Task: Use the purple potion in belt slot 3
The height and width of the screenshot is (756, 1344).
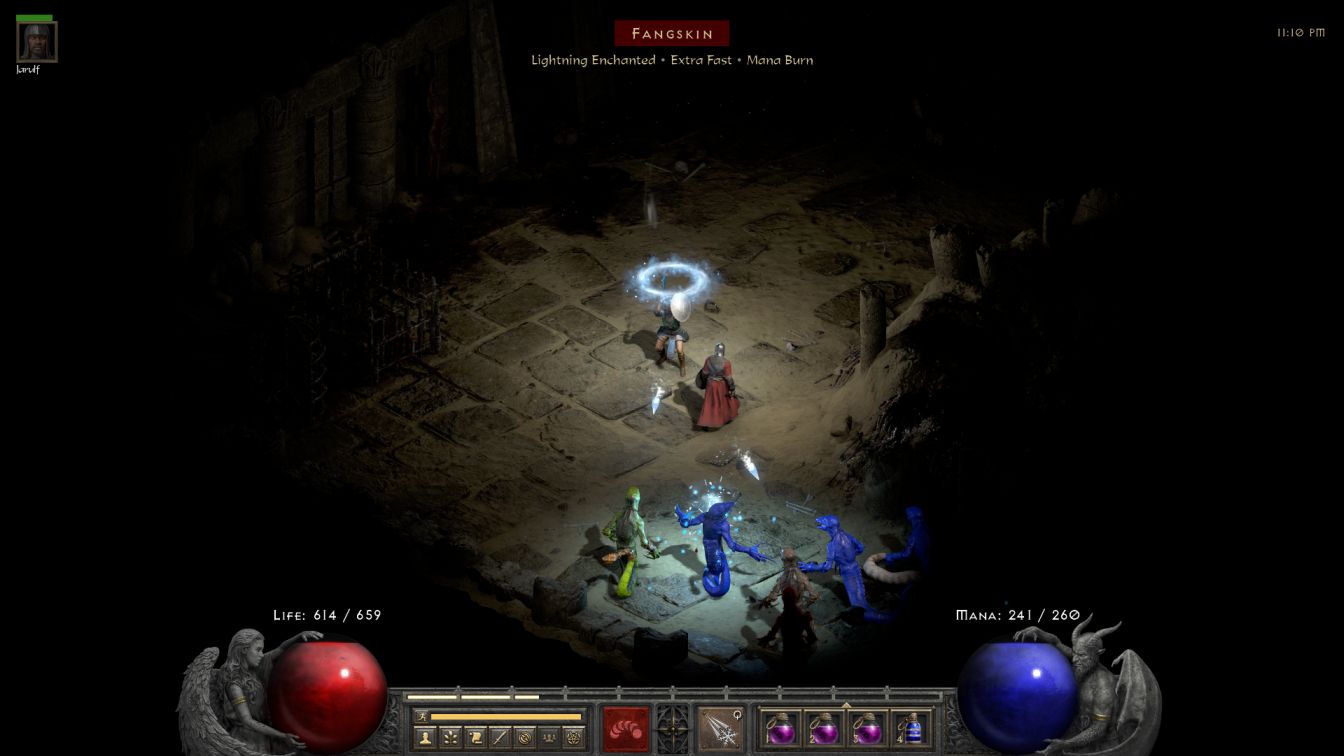Action: pos(867,728)
